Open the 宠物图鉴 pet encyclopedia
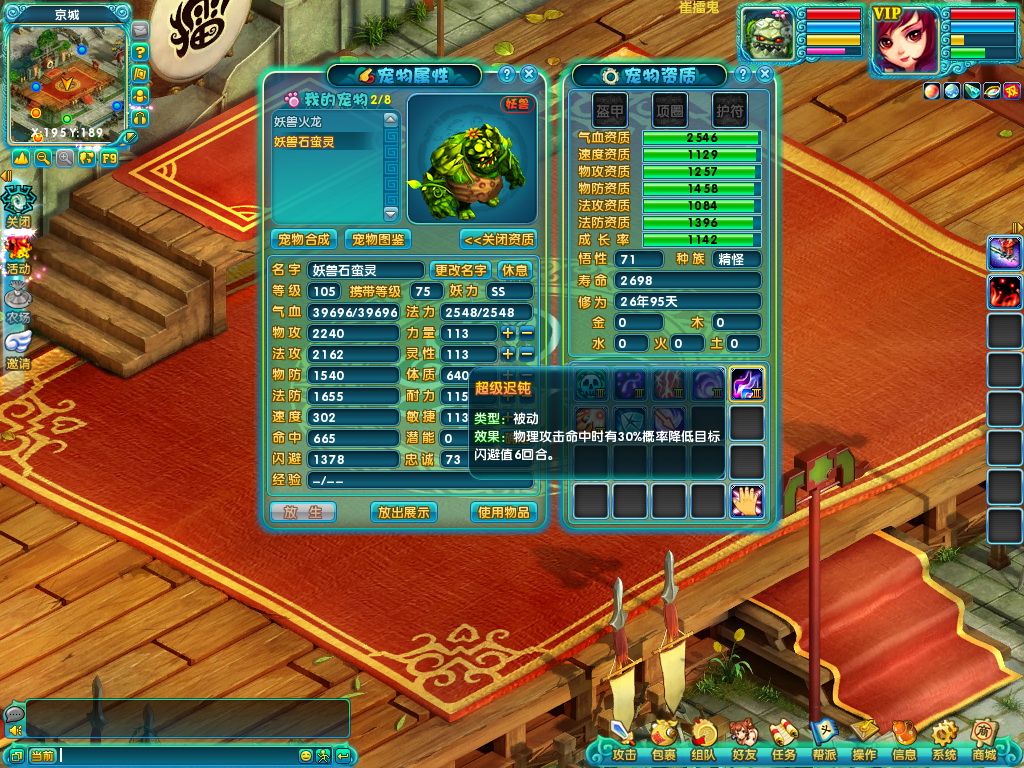 (x=378, y=240)
